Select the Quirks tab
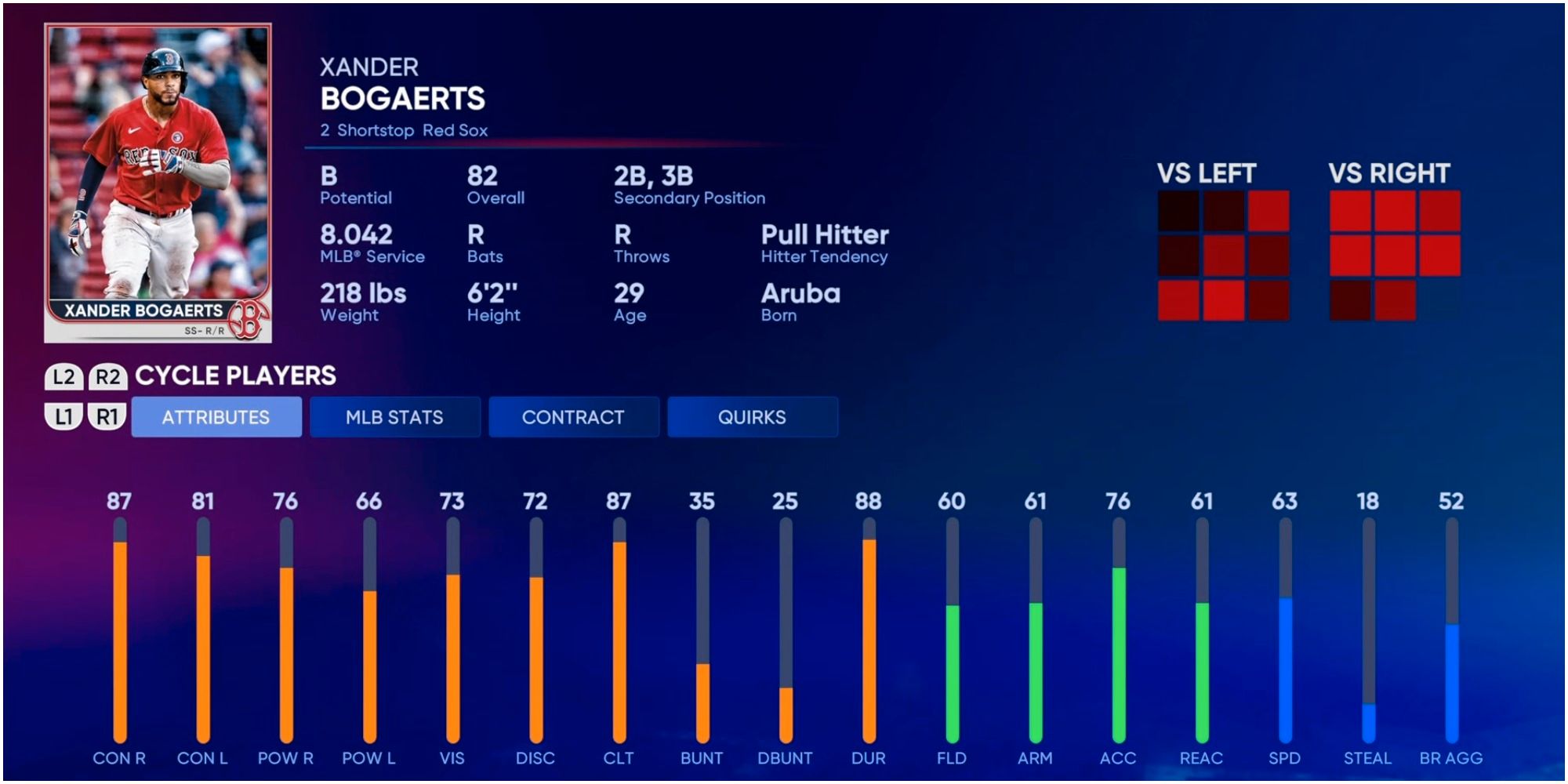The width and height of the screenshot is (1568, 784). click(752, 417)
